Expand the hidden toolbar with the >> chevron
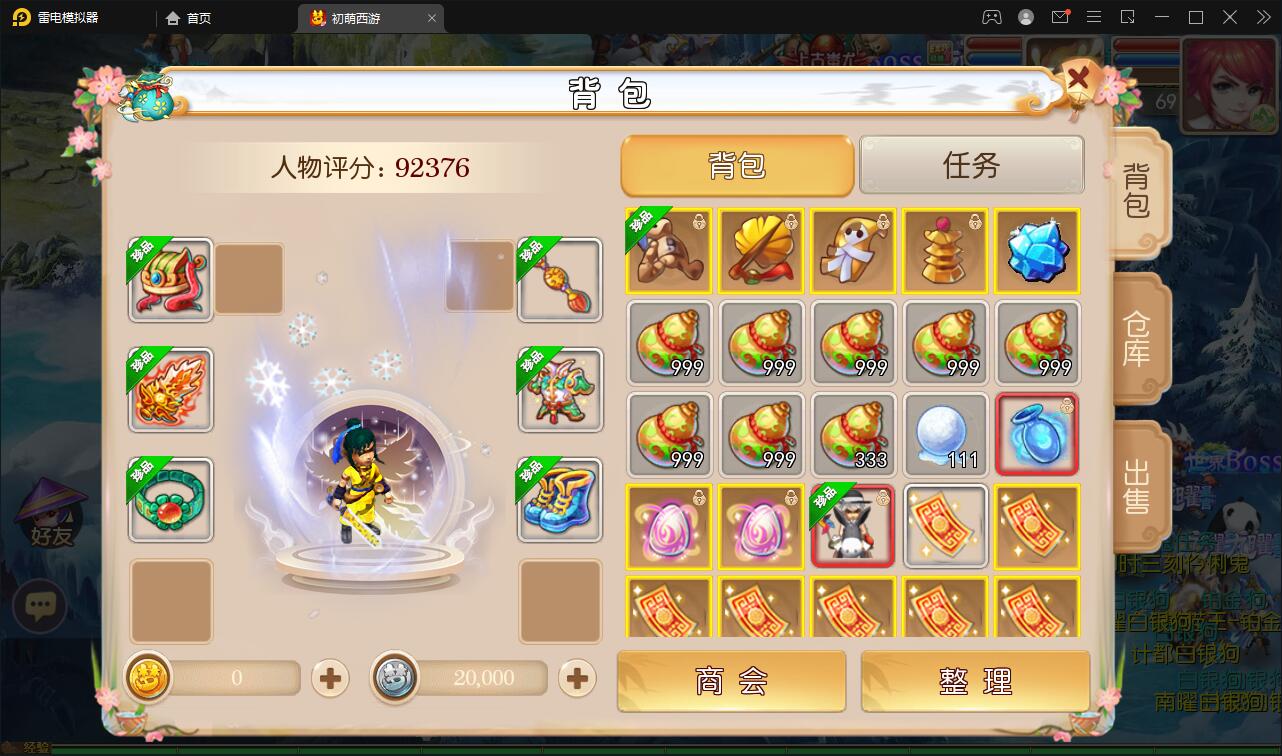This screenshot has height=756, width=1282. (x=1262, y=17)
